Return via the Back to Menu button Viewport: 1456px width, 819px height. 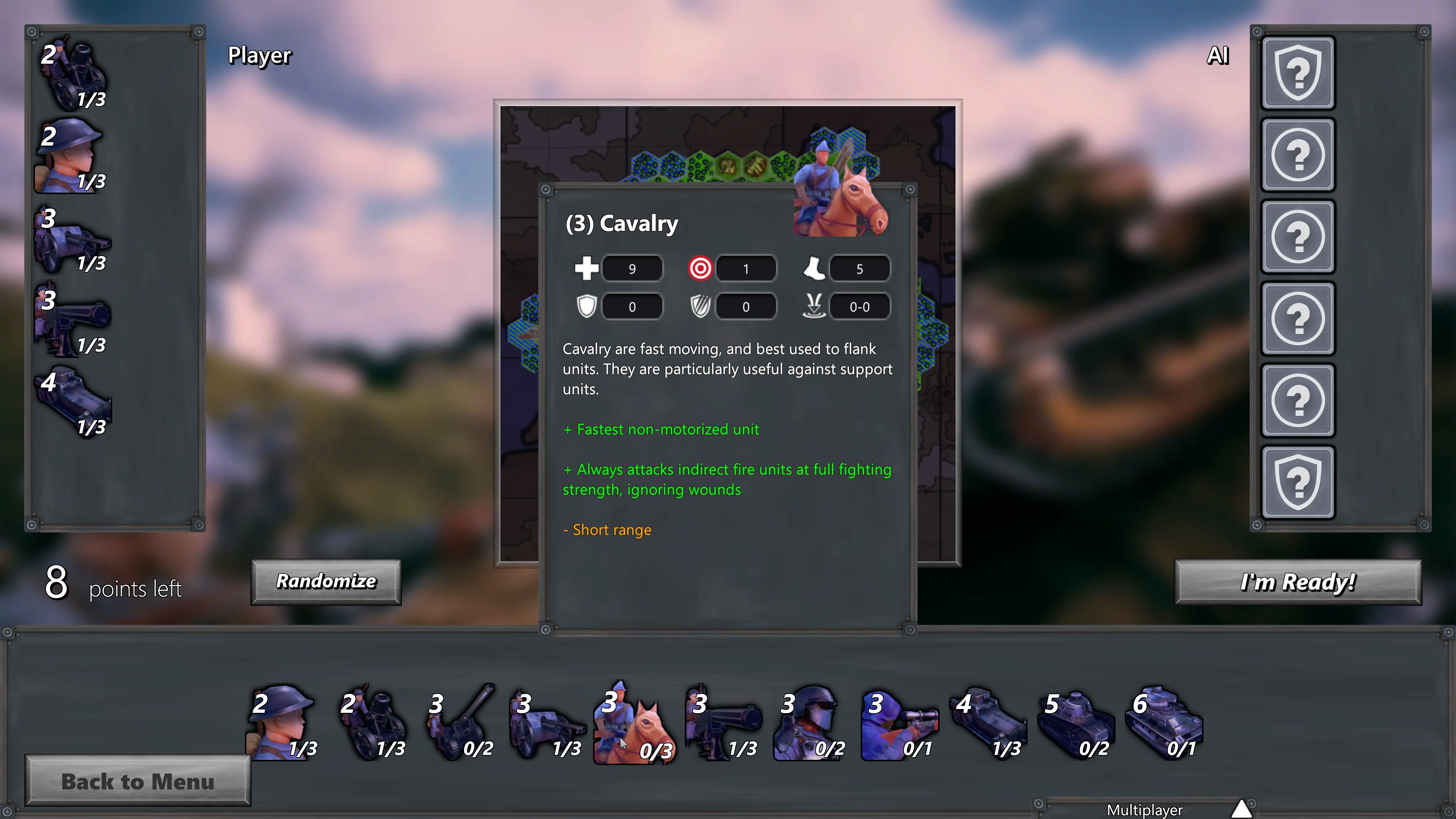click(137, 782)
